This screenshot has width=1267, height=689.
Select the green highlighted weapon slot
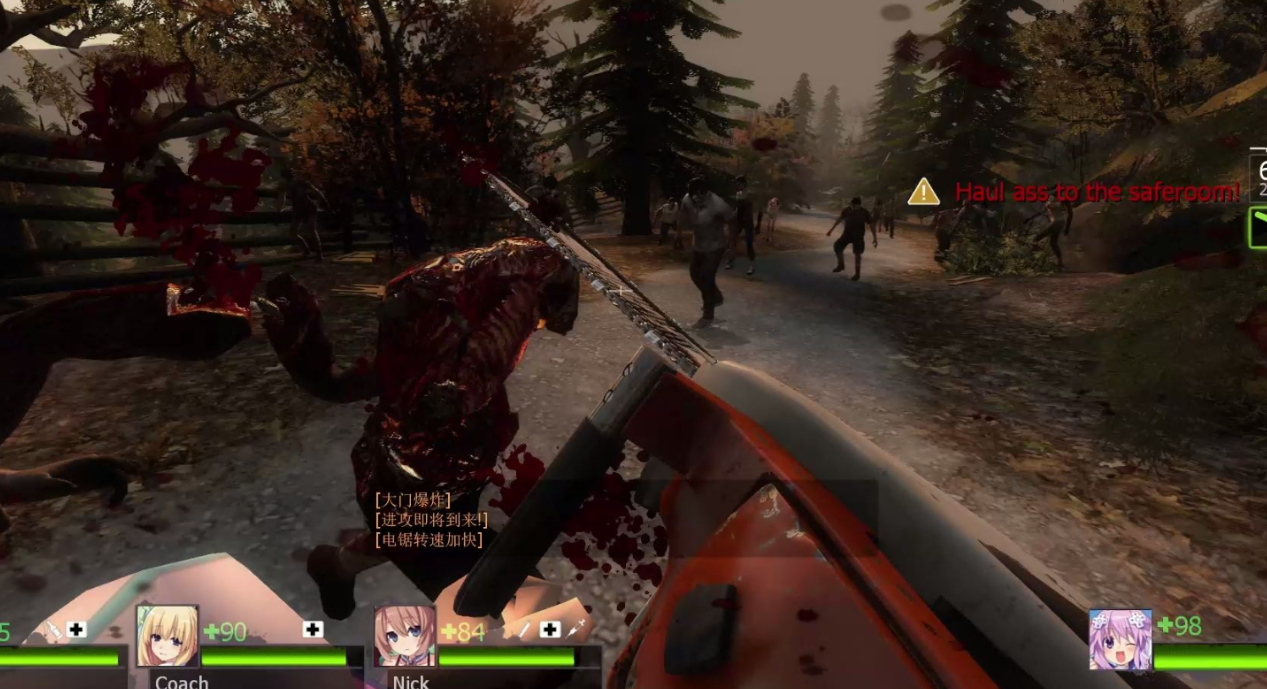(1258, 227)
